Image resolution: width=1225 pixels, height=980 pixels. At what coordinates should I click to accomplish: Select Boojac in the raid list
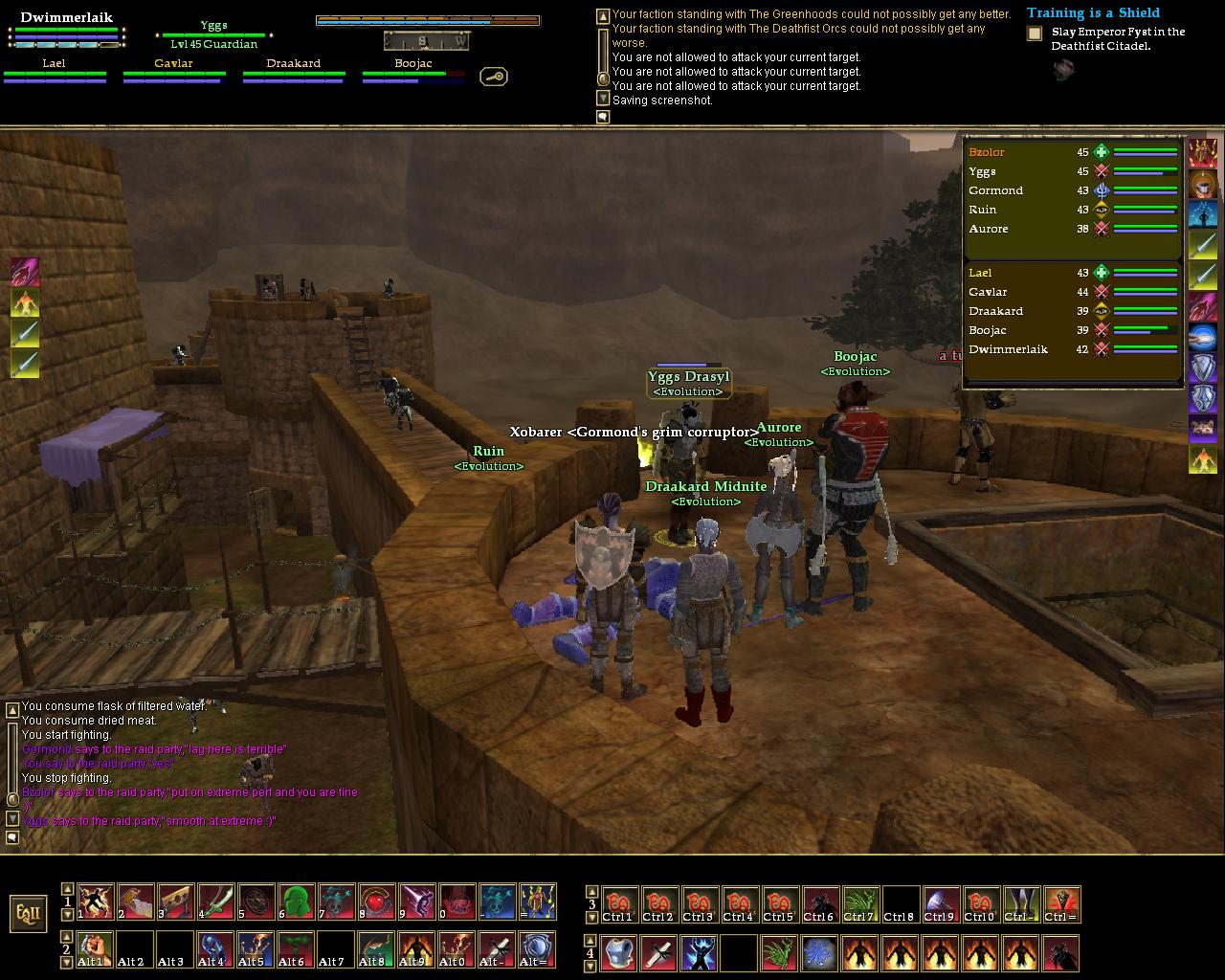(987, 330)
